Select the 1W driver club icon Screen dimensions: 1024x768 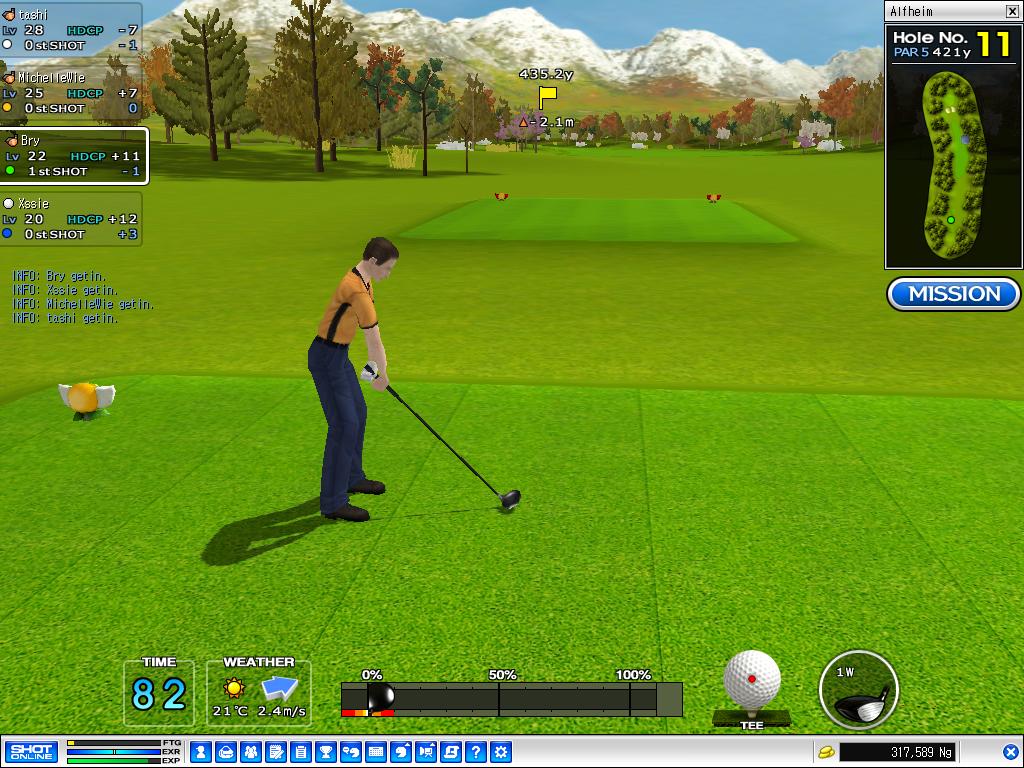[x=858, y=690]
